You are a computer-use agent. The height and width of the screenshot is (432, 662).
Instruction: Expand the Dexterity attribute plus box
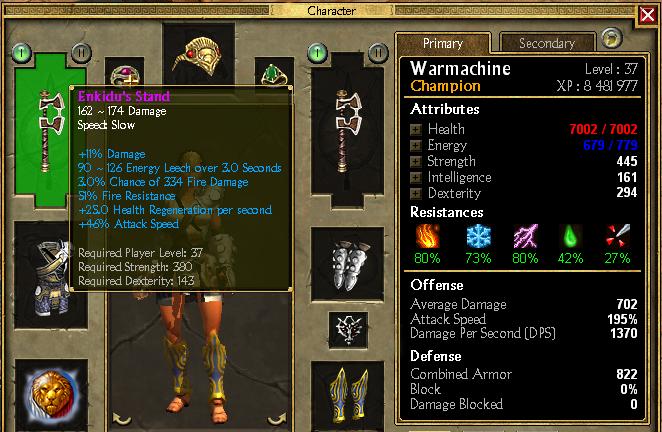[416, 193]
